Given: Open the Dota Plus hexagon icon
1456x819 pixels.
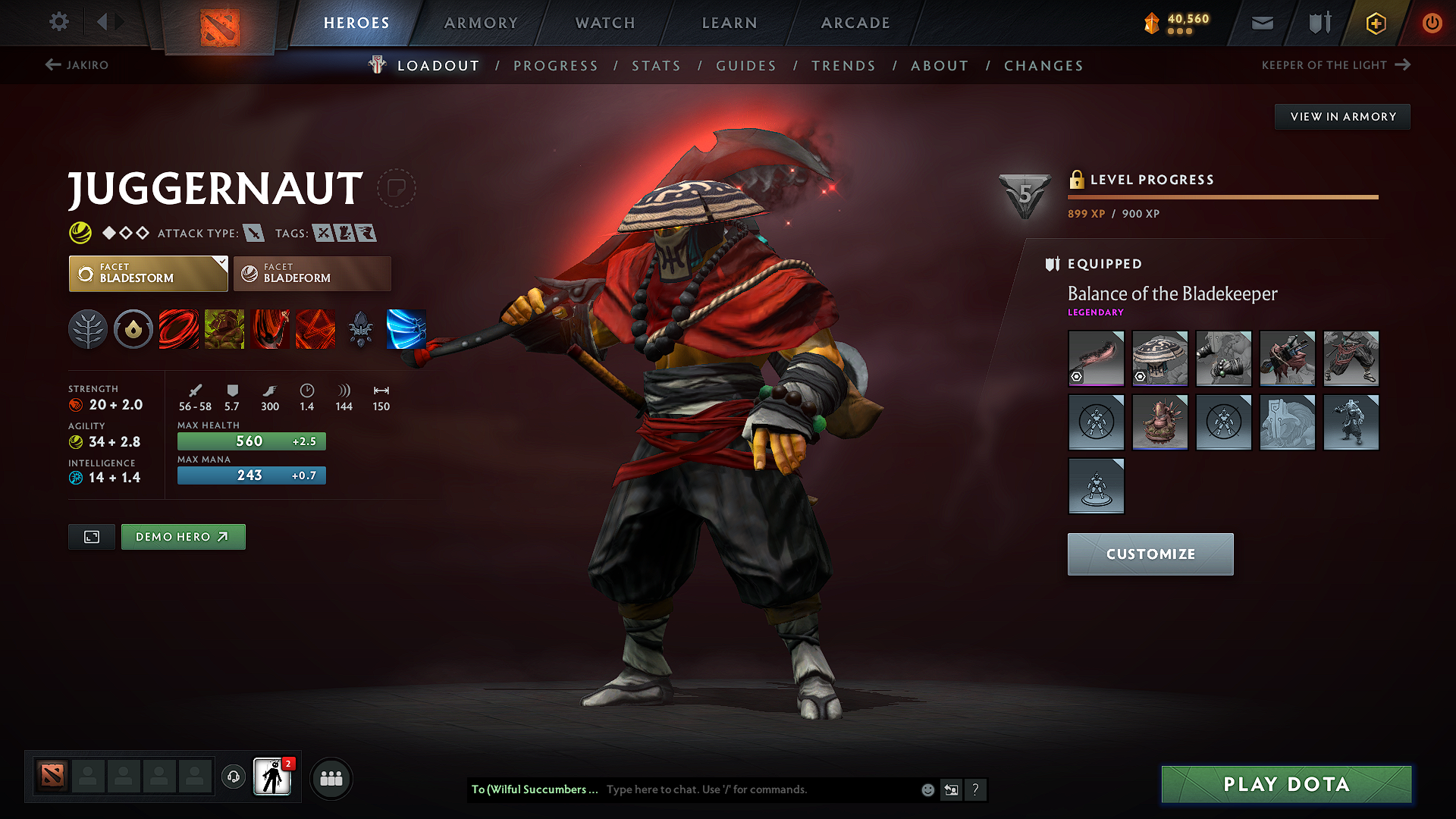Looking at the screenshot, I should tap(1375, 23).
